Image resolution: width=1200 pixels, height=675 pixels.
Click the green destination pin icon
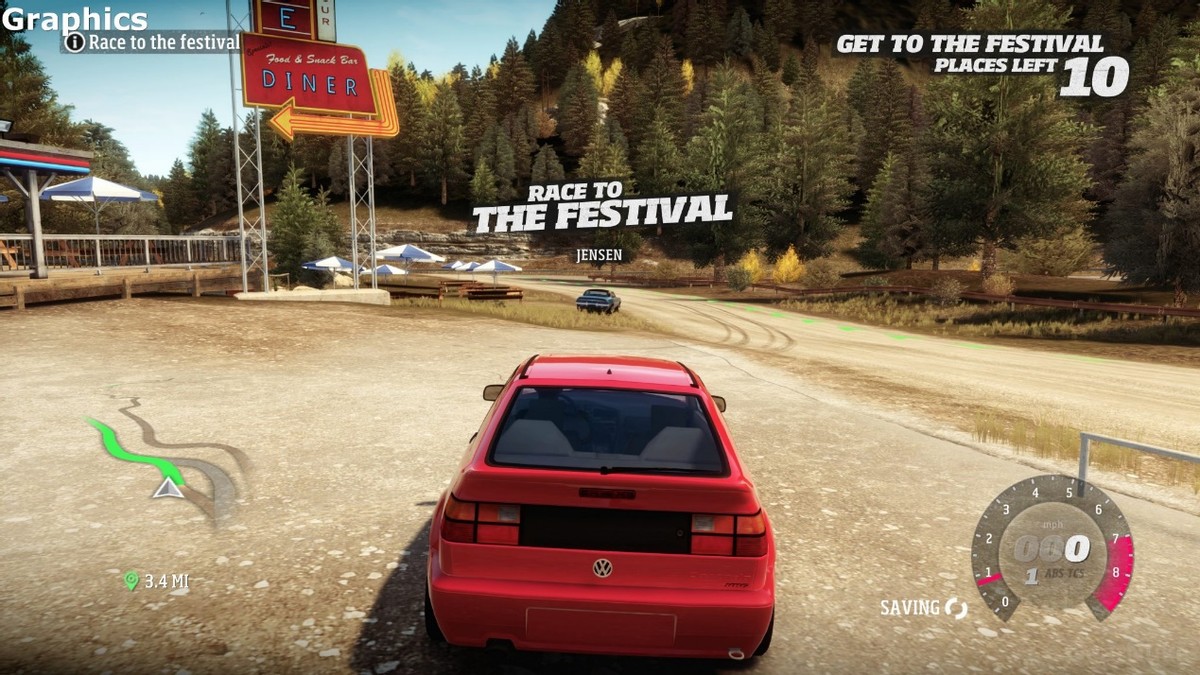pyautogui.click(x=130, y=580)
